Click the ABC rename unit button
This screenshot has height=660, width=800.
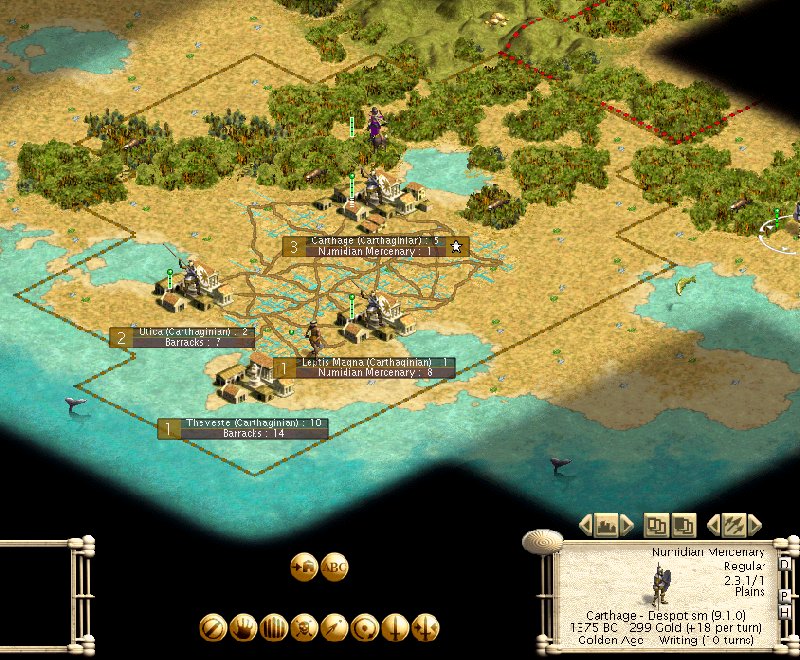pos(334,567)
